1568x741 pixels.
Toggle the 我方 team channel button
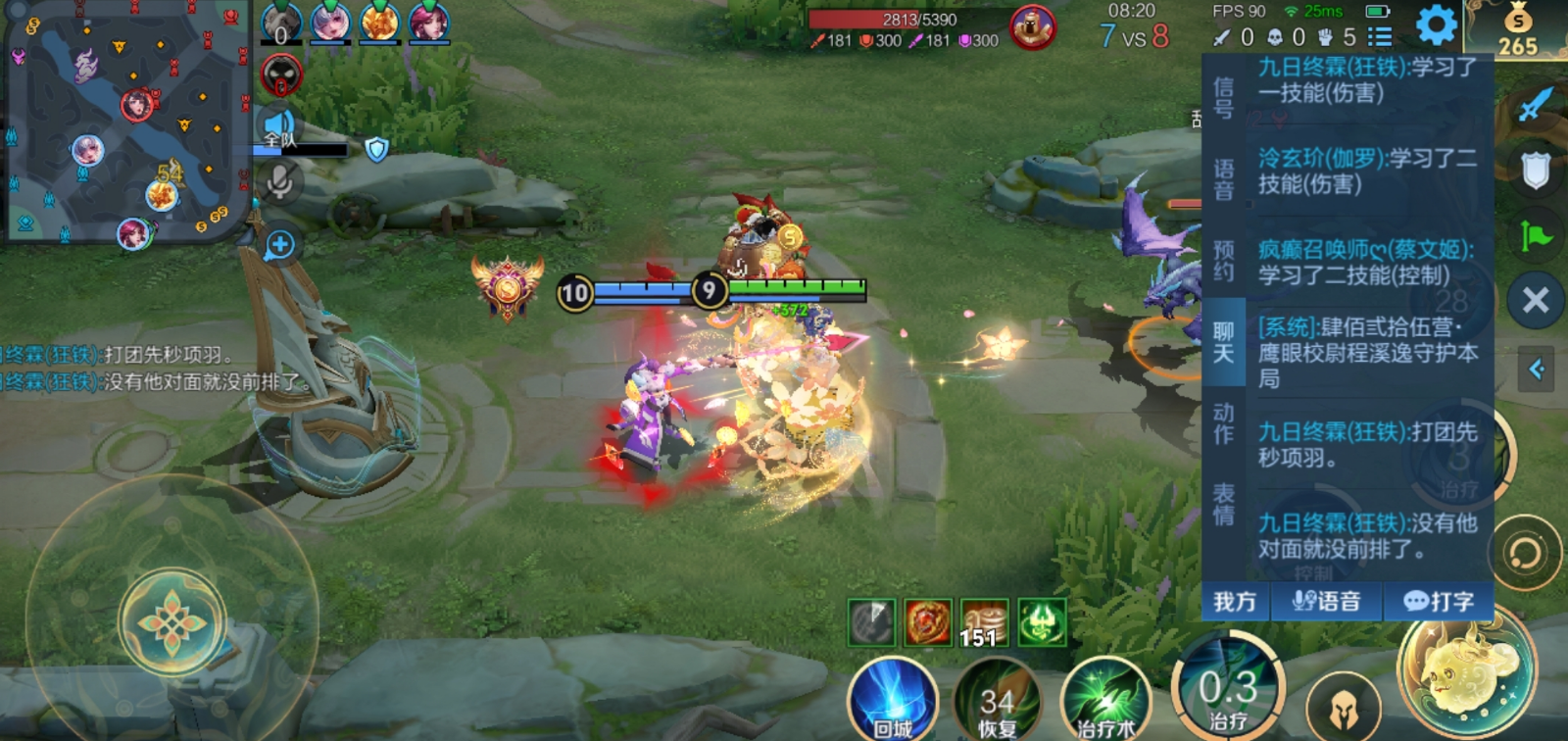point(1235,601)
